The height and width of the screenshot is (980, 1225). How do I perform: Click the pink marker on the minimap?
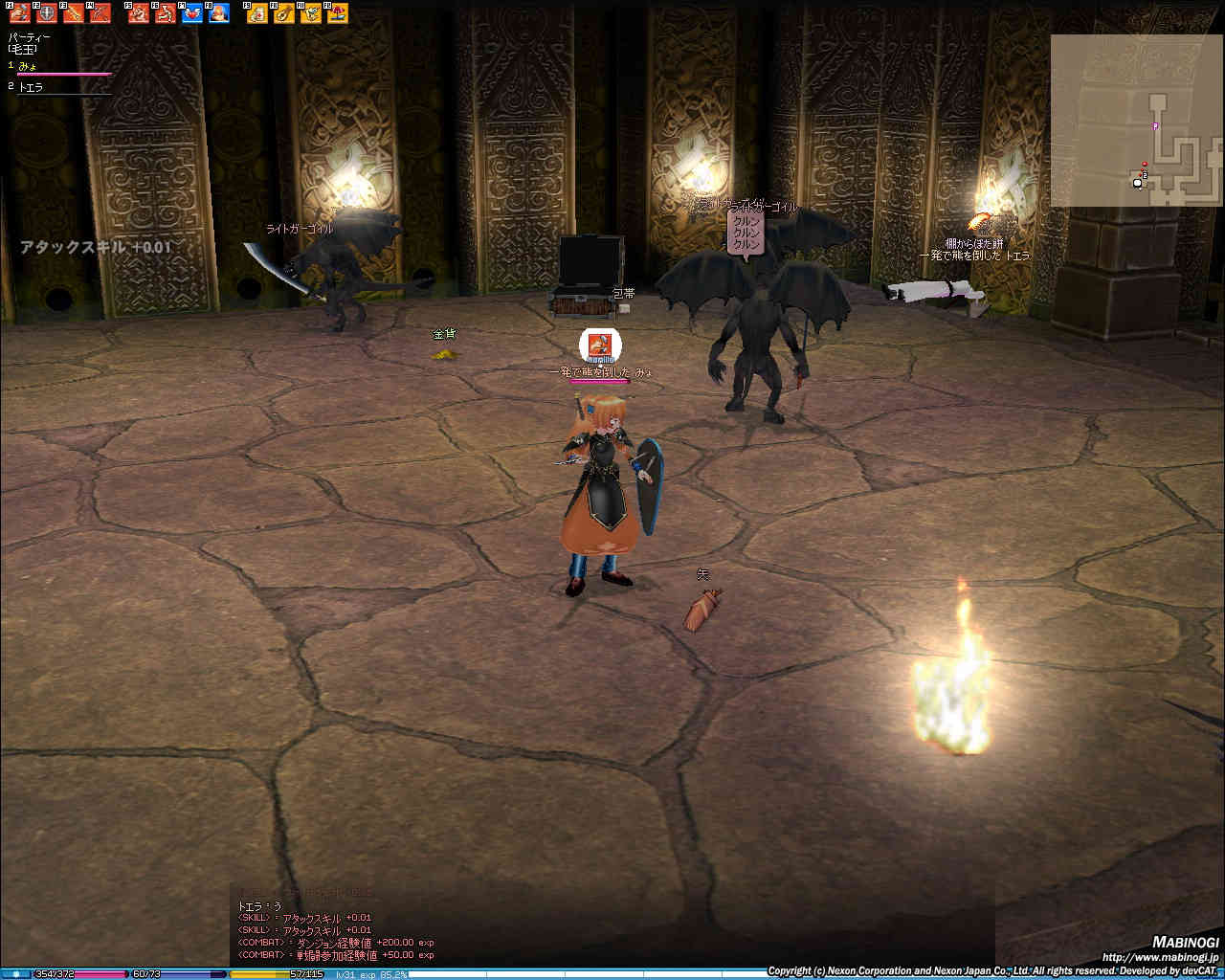tap(1155, 125)
